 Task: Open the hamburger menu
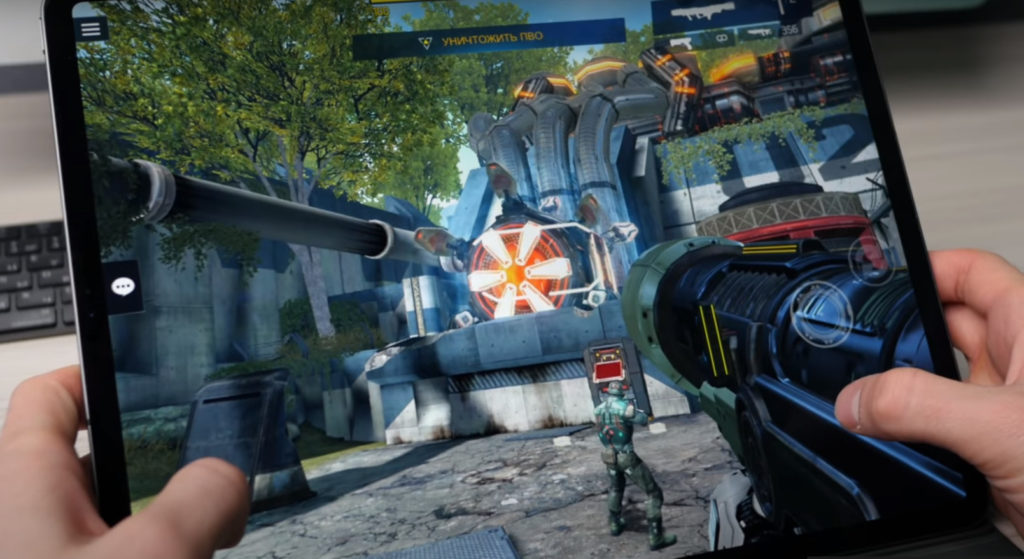pyautogui.click(x=91, y=28)
